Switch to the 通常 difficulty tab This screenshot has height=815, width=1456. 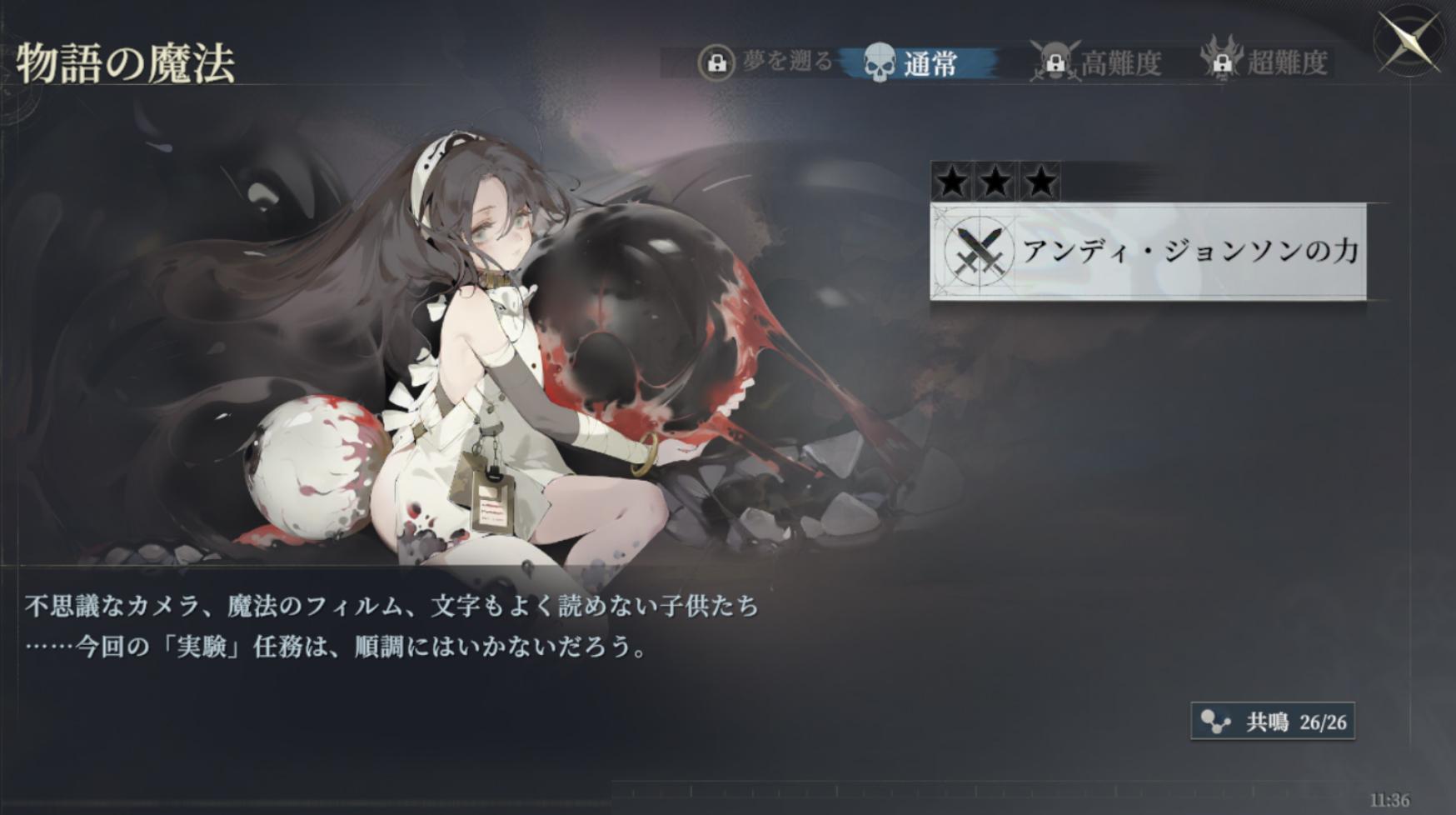coord(916,62)
